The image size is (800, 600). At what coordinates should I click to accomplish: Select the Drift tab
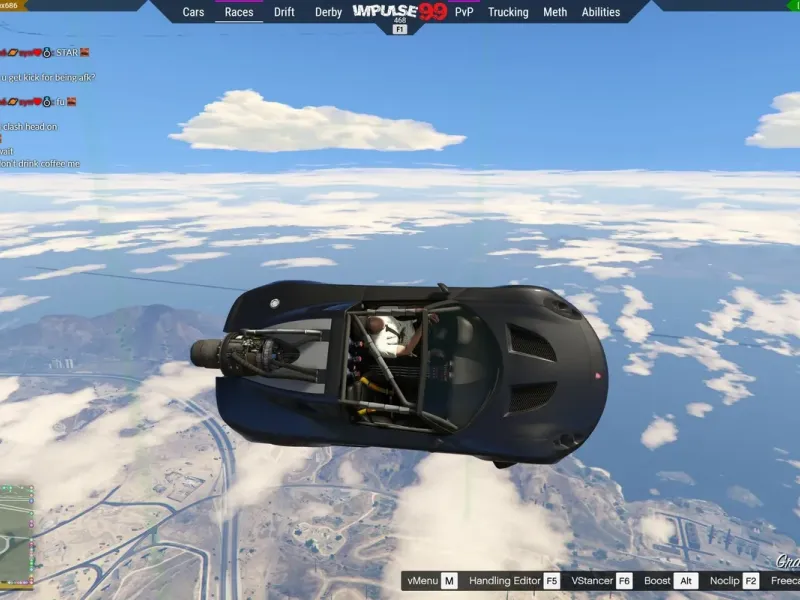[284, 12]
